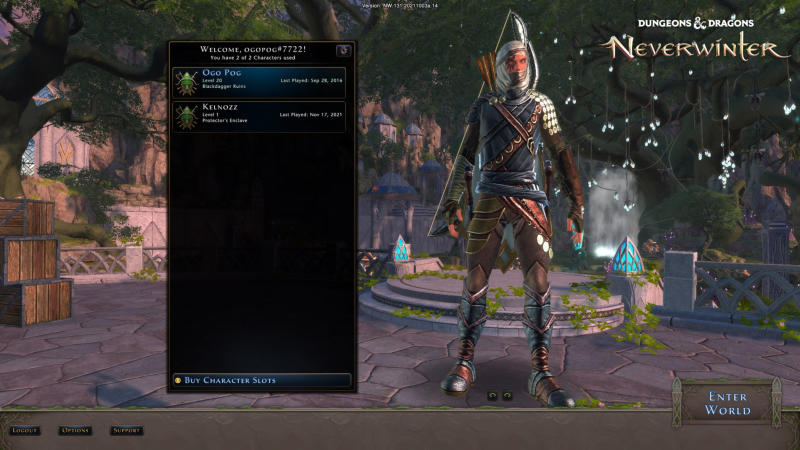Open the Support page
Viewport: 800px width, 450px height.
click(x=126, y=431)
